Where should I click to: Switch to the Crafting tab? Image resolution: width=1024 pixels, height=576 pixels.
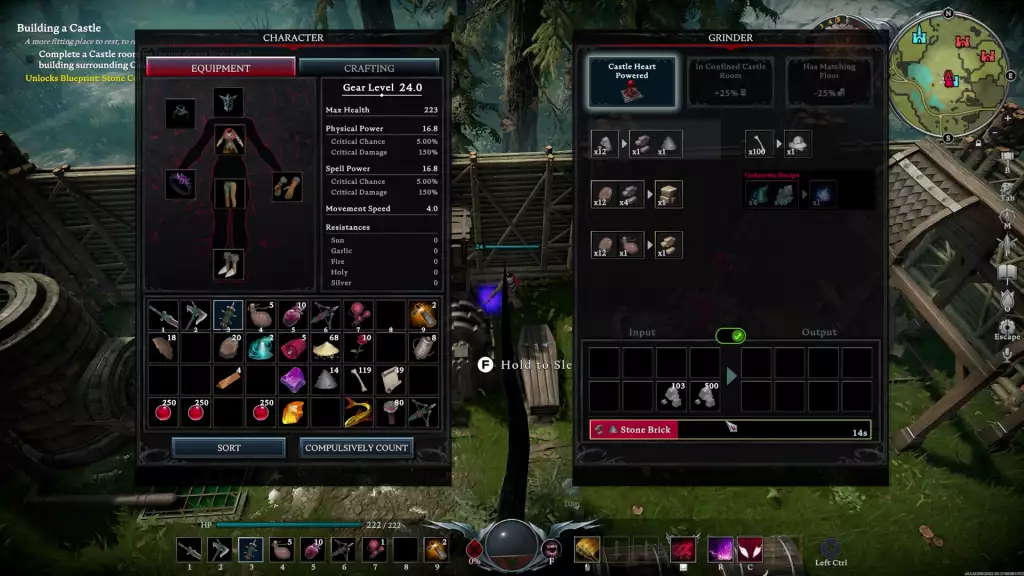point(369,67)
